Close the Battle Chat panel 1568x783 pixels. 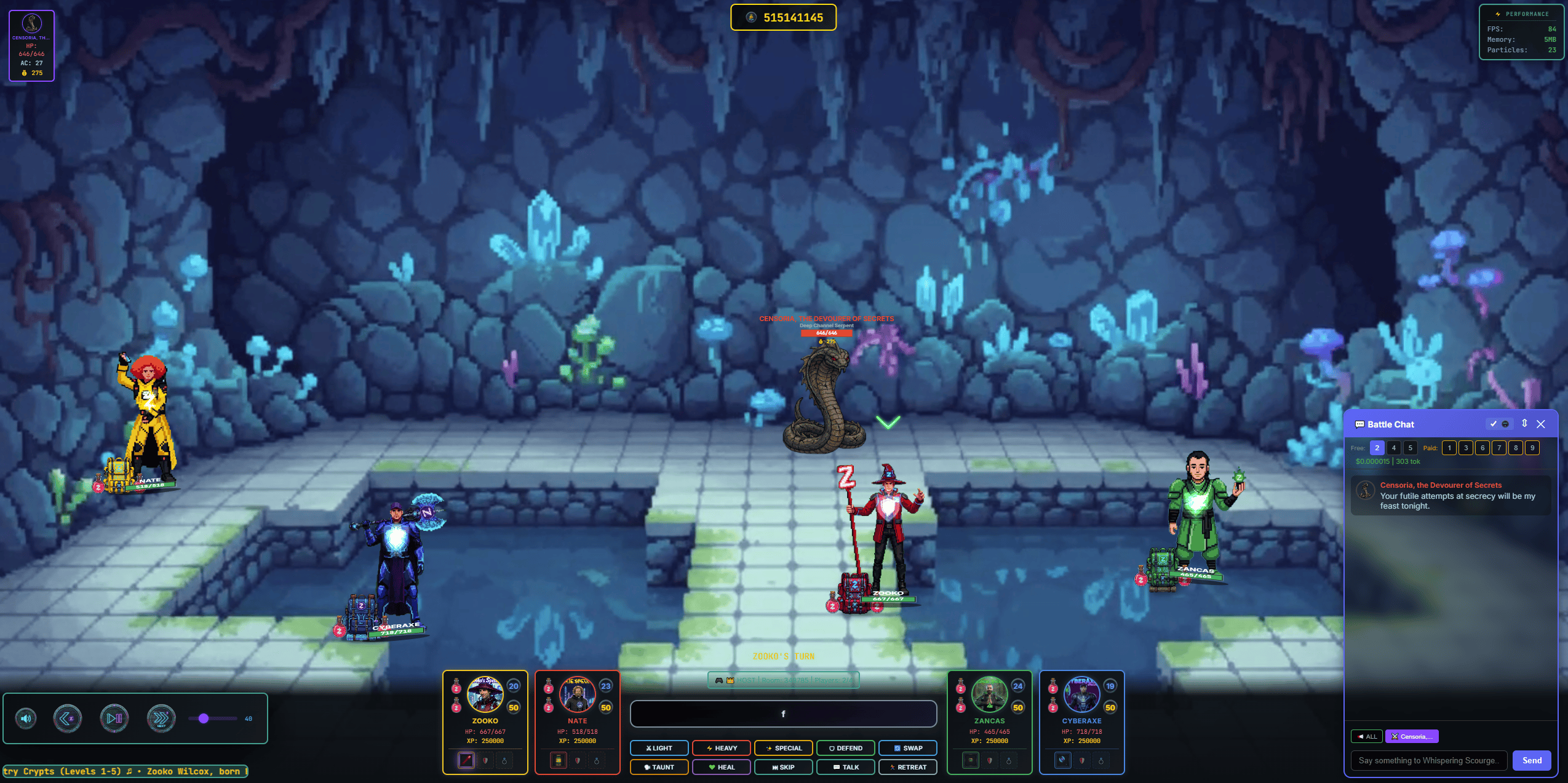pyautogui.click(x=1541, y=424)
